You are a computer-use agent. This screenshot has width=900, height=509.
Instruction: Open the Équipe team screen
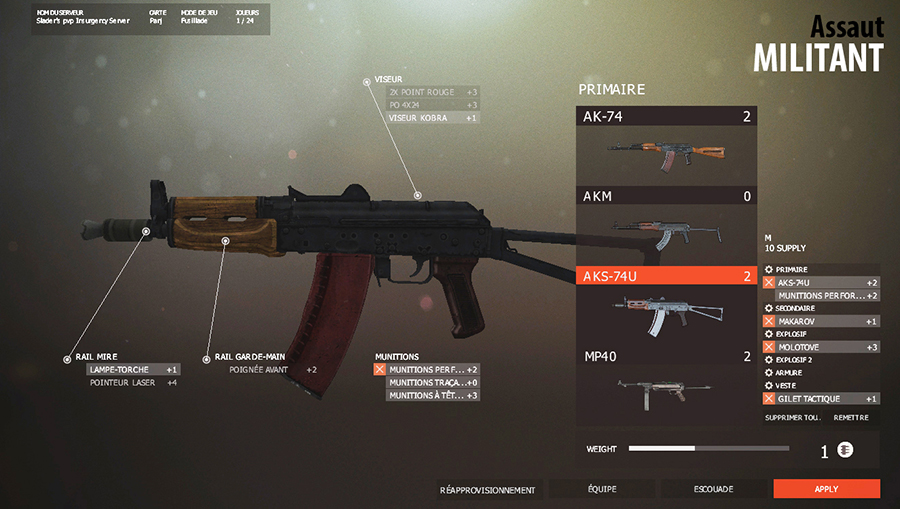pyautogui.click(x=601, y=489)
